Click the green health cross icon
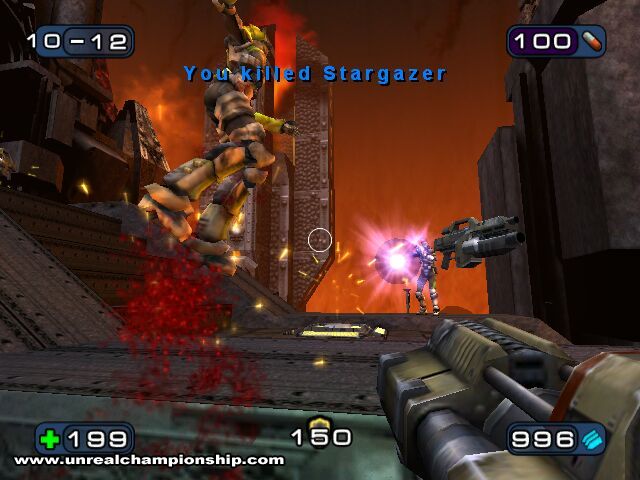Screen dimensions: 640x480 pyautogui.click(x=51, y=439)
